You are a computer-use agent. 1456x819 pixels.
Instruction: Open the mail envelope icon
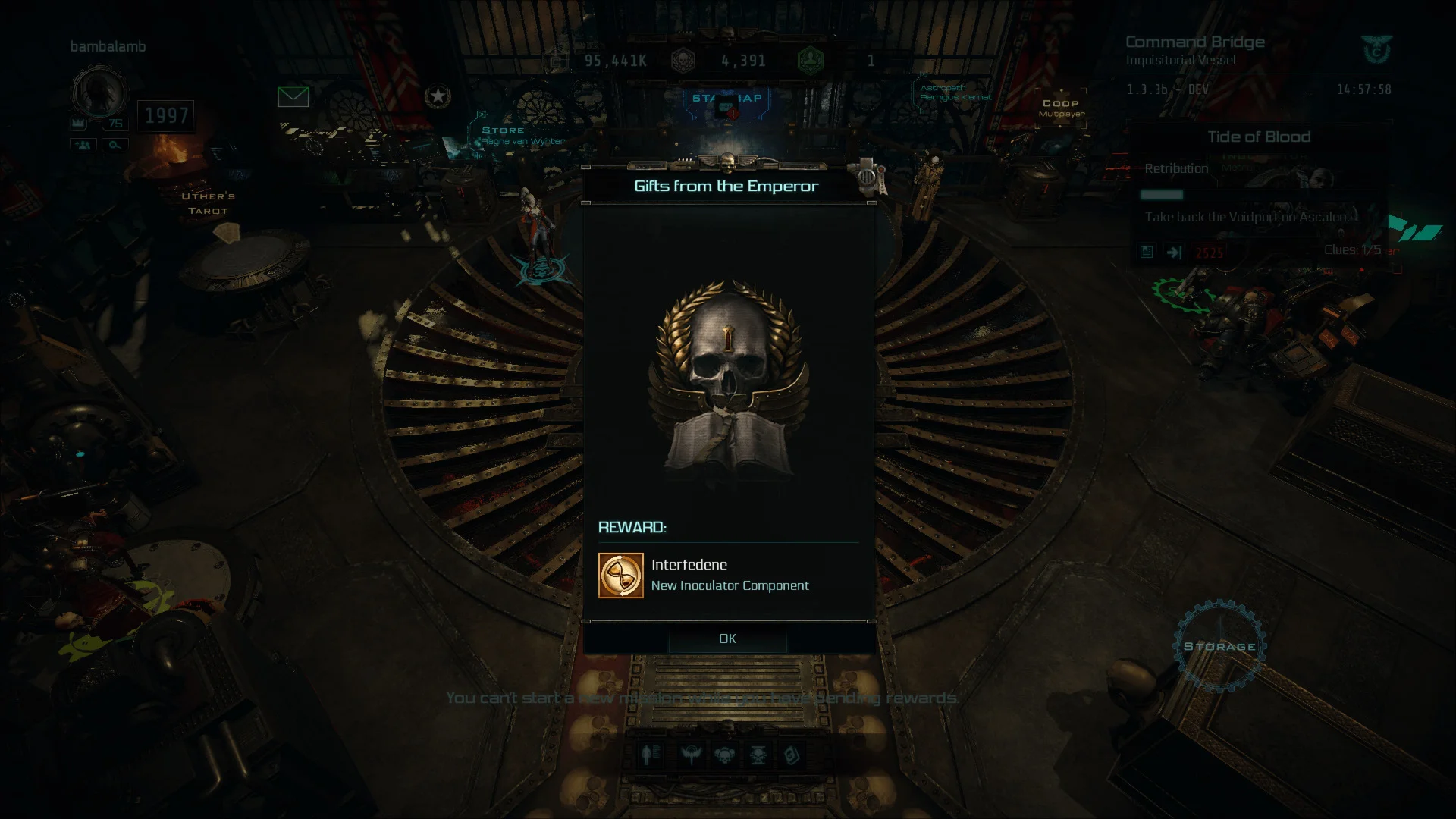(293, 97)
